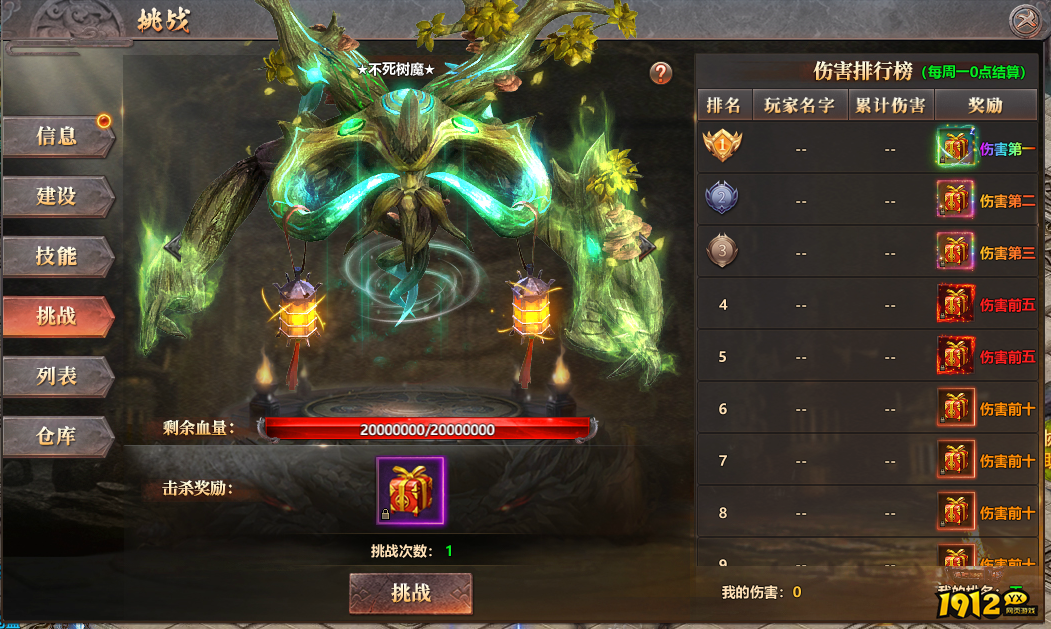Click the 挑战 button to fight boss
The width and height of the screenshot is (1051, 629).
pos(410,593)
